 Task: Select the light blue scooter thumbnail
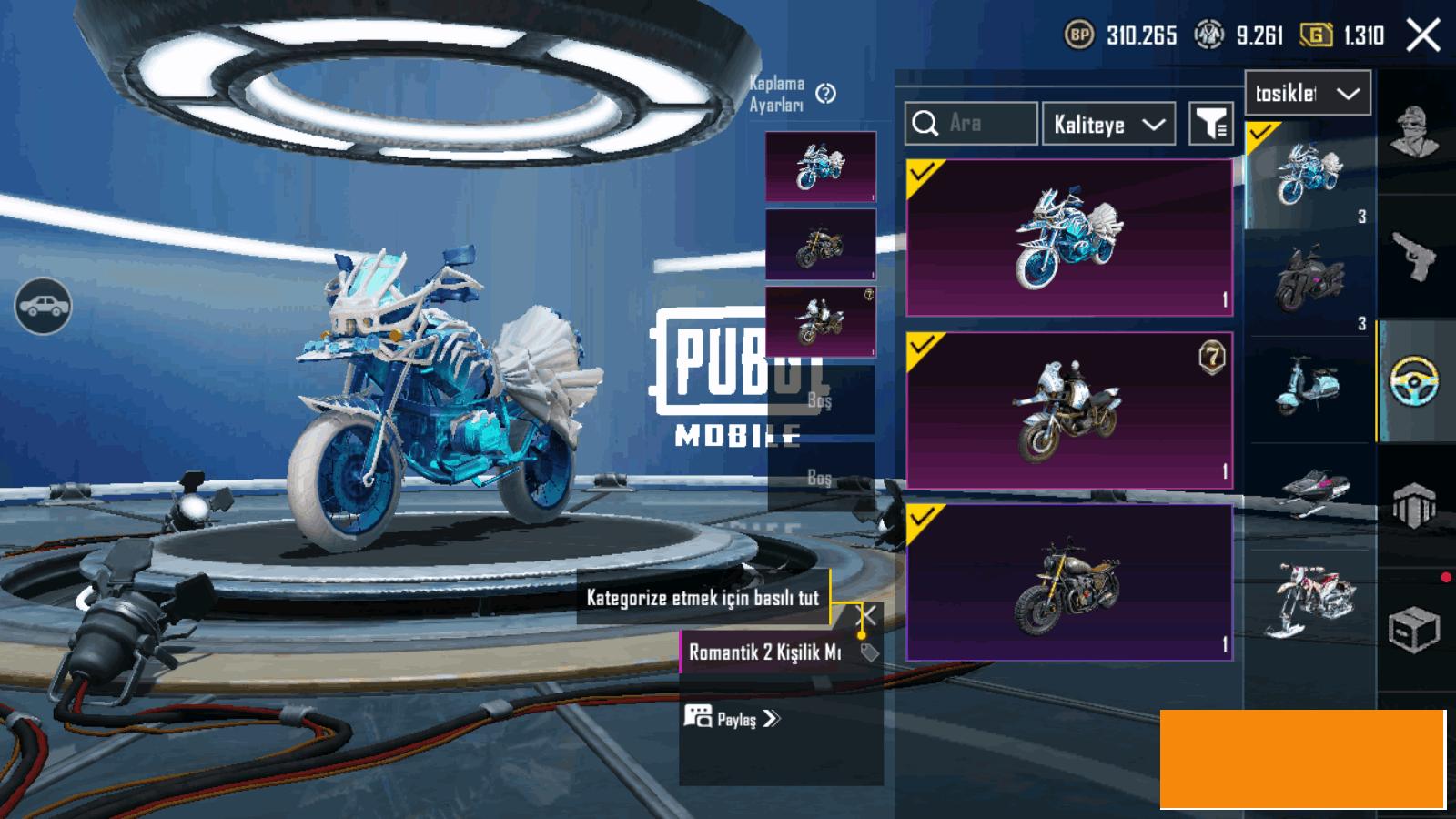click(1309, 386)
